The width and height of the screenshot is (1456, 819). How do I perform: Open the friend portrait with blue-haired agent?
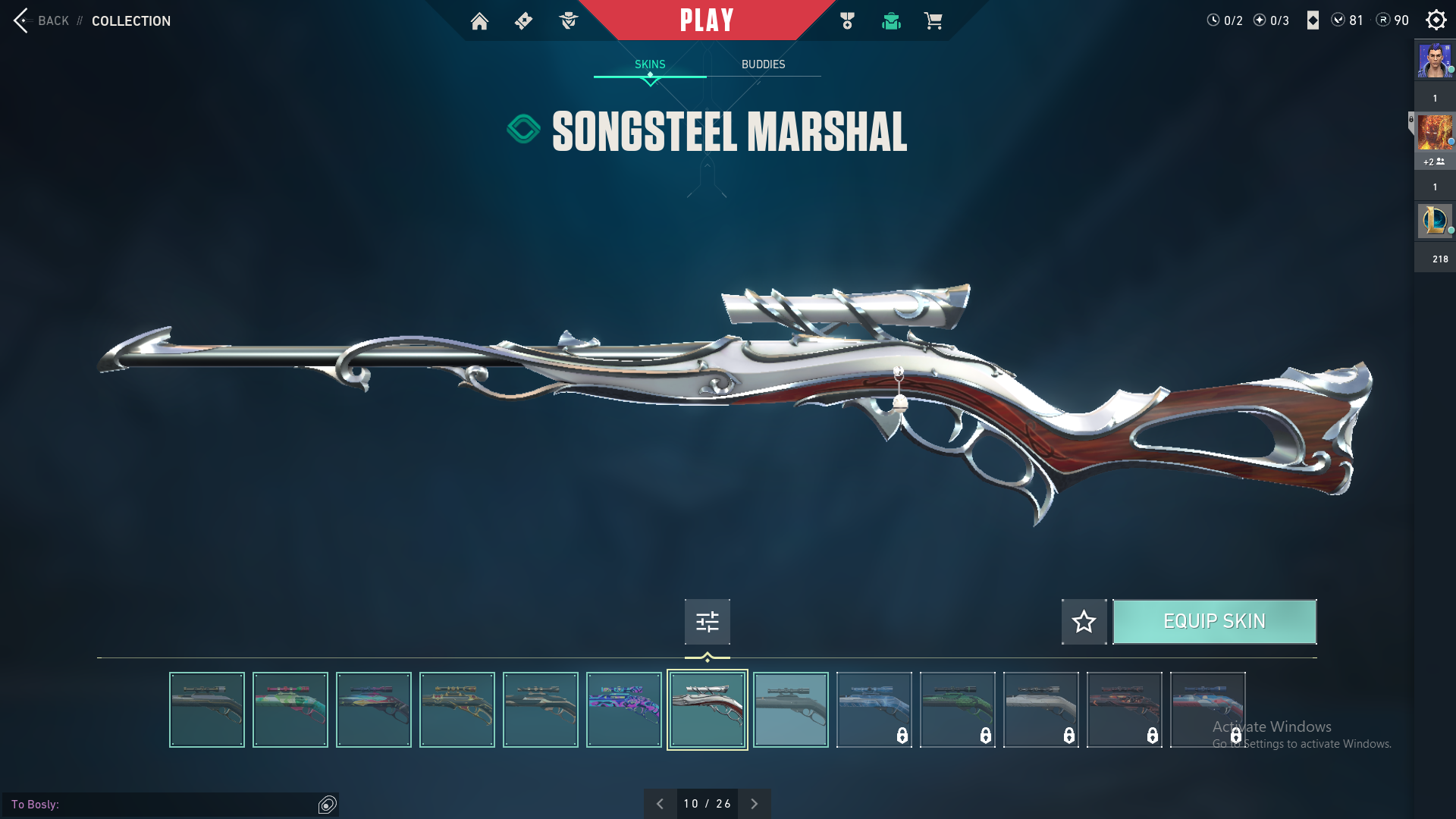coord(1435,61)
